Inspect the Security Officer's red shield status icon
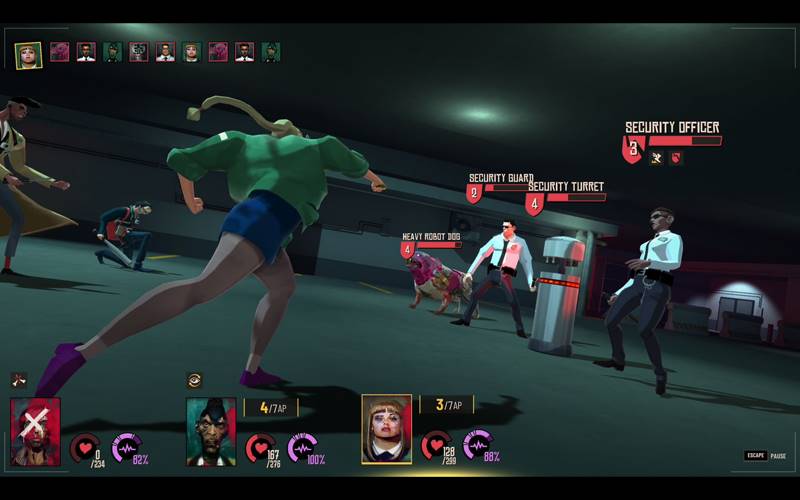The height and width of the screenshot is (500, 800). (675, 158)
